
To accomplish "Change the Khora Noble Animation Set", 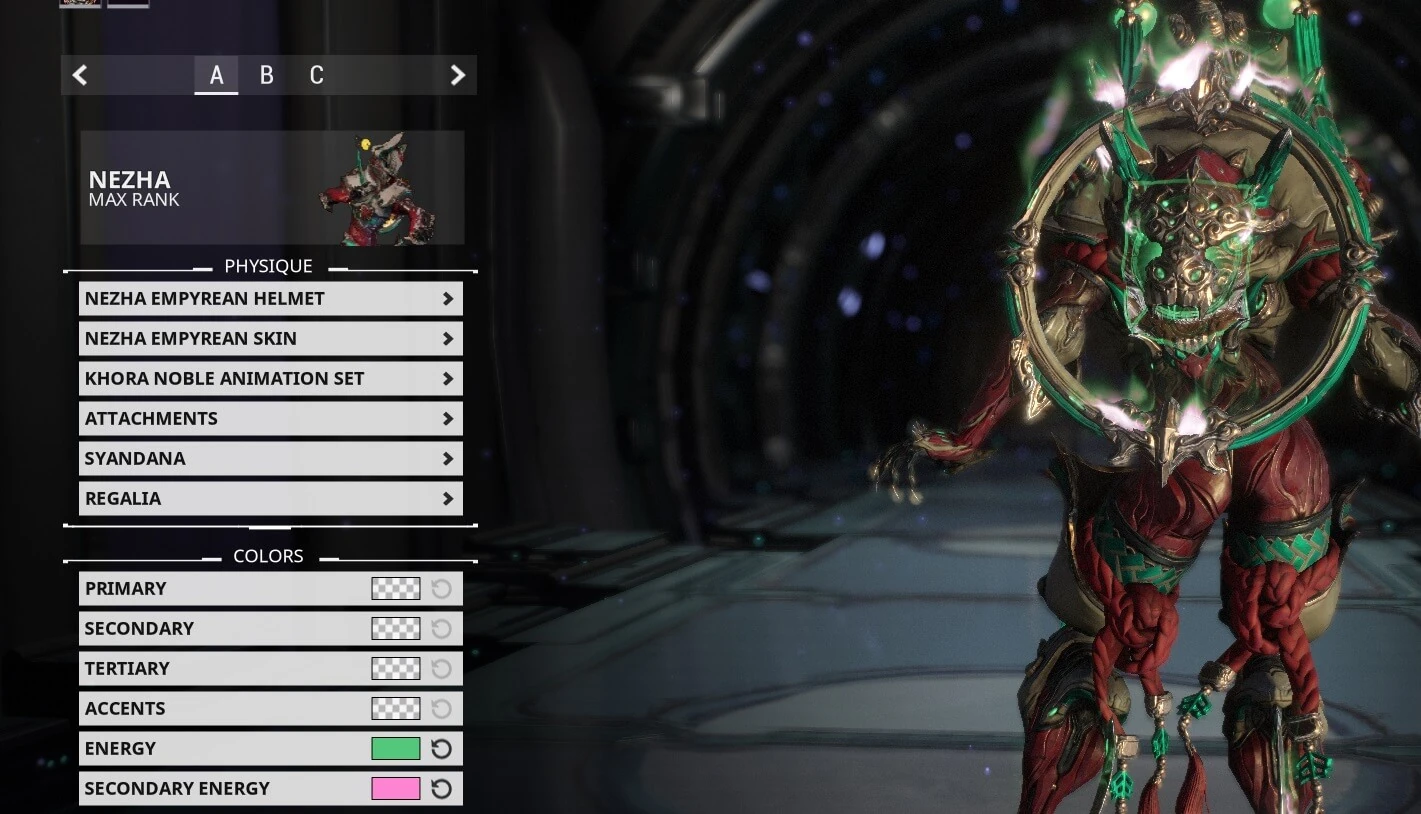I will click(270, 378).
